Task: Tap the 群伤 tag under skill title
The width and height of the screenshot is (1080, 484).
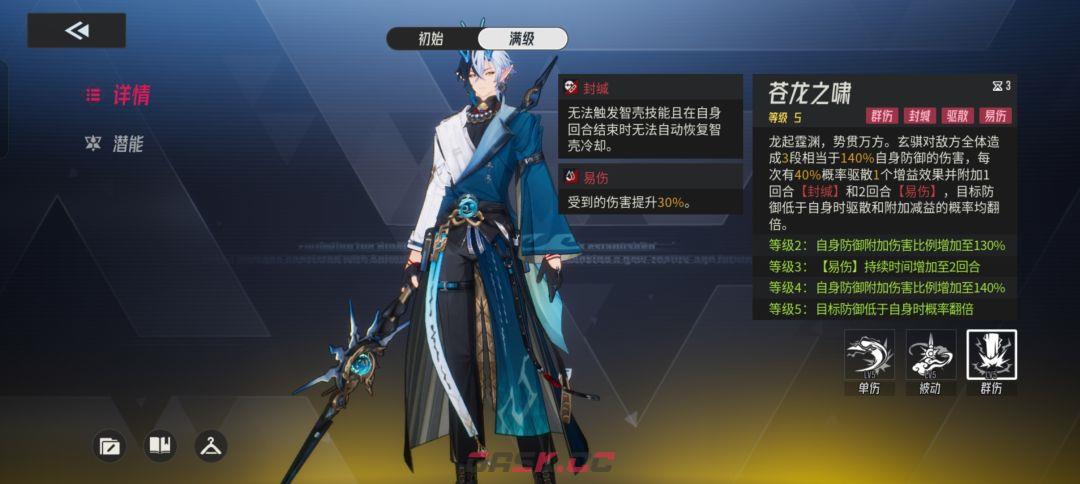Action: click(x=882, y=116)
